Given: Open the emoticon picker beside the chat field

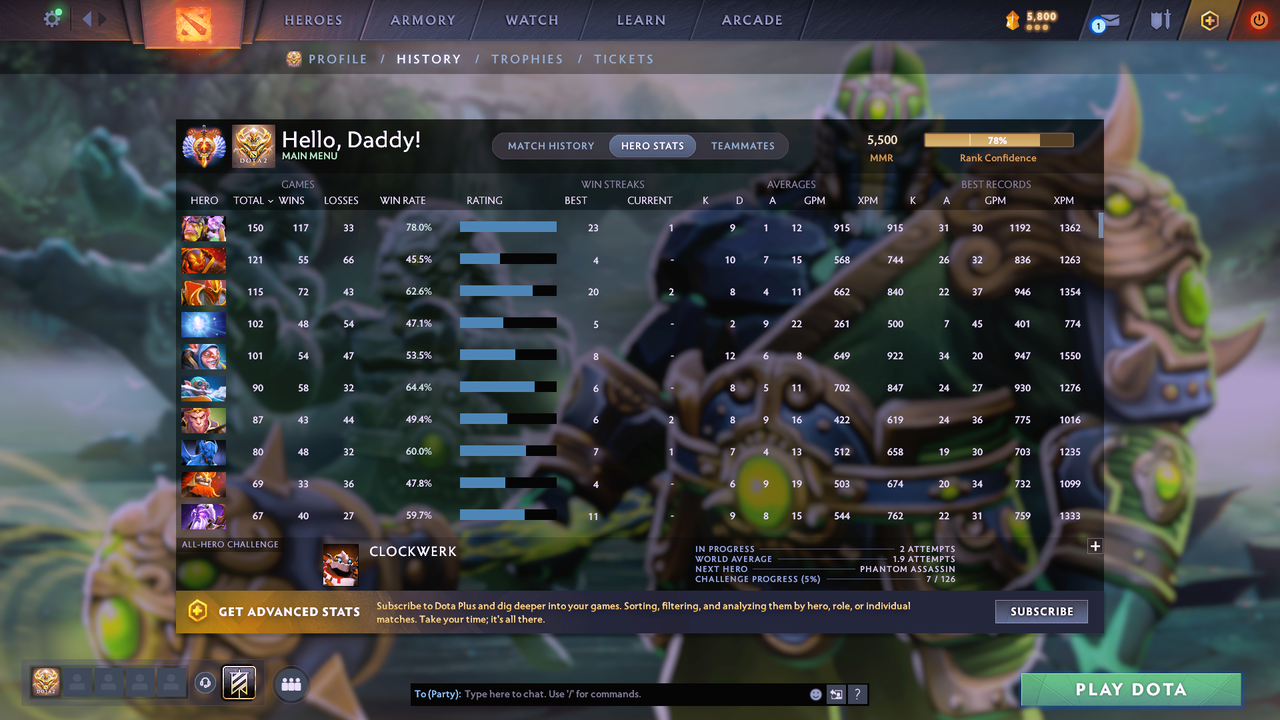Looking at the screenshot, I should point(815,693).
